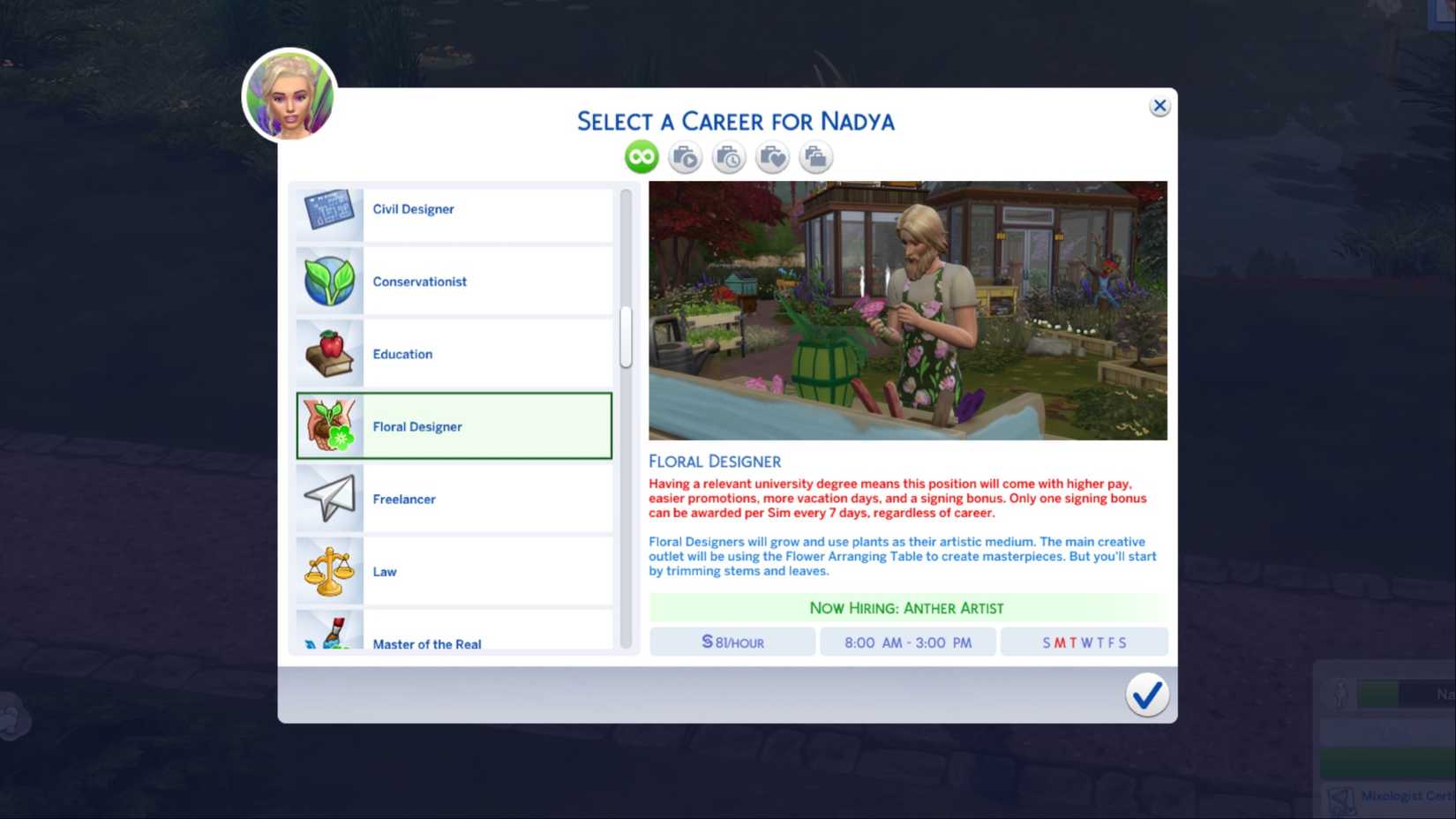Click the double-briefcase careers filter icon
The width and height of the screenshot is (1456, 819).
point(814,156)
